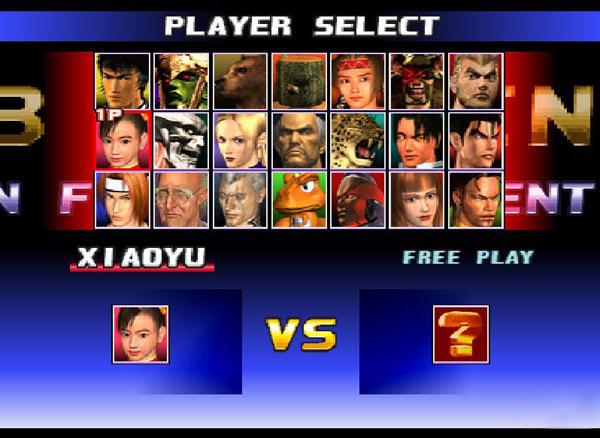This screenshot has height=438, width=600.
Task: Select the white skull-faced Yoshimitsu portrait
Action: (x=181, y=140)
